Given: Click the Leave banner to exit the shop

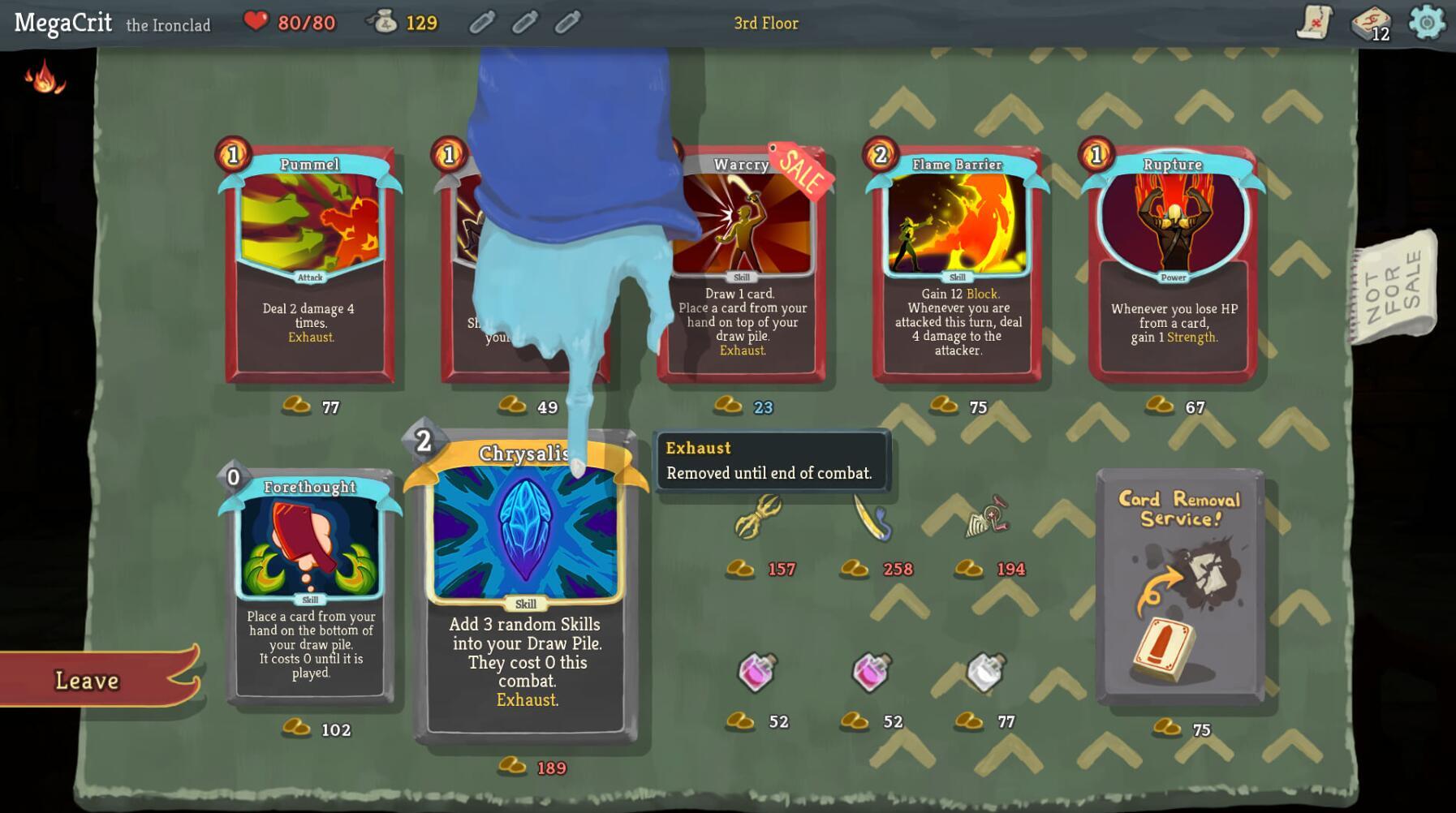Looking at the screenshot, I should 89,680.
